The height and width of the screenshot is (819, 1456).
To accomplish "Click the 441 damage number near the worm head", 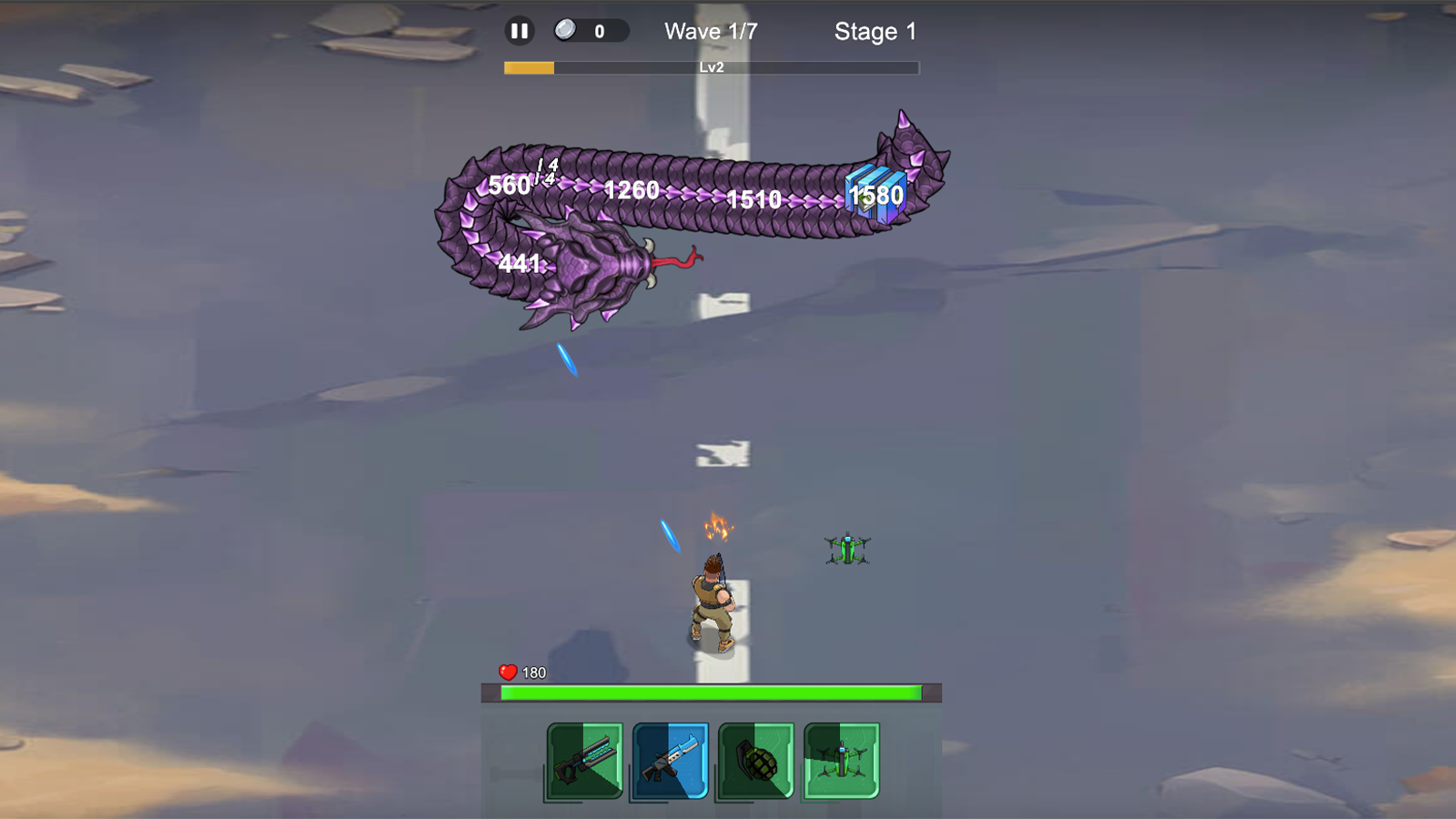I will [519, 263].
